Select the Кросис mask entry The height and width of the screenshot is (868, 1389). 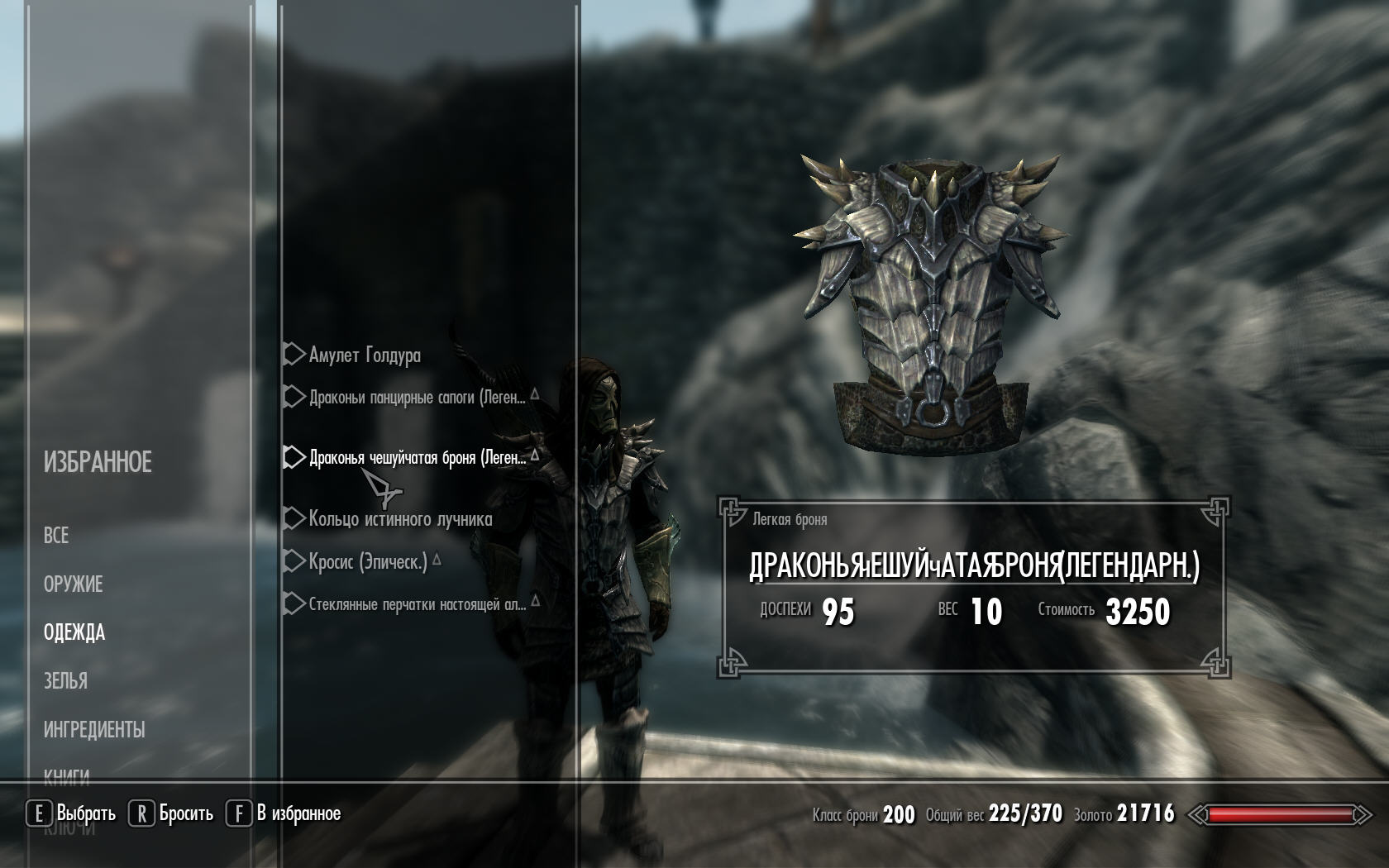click(368, 562)
